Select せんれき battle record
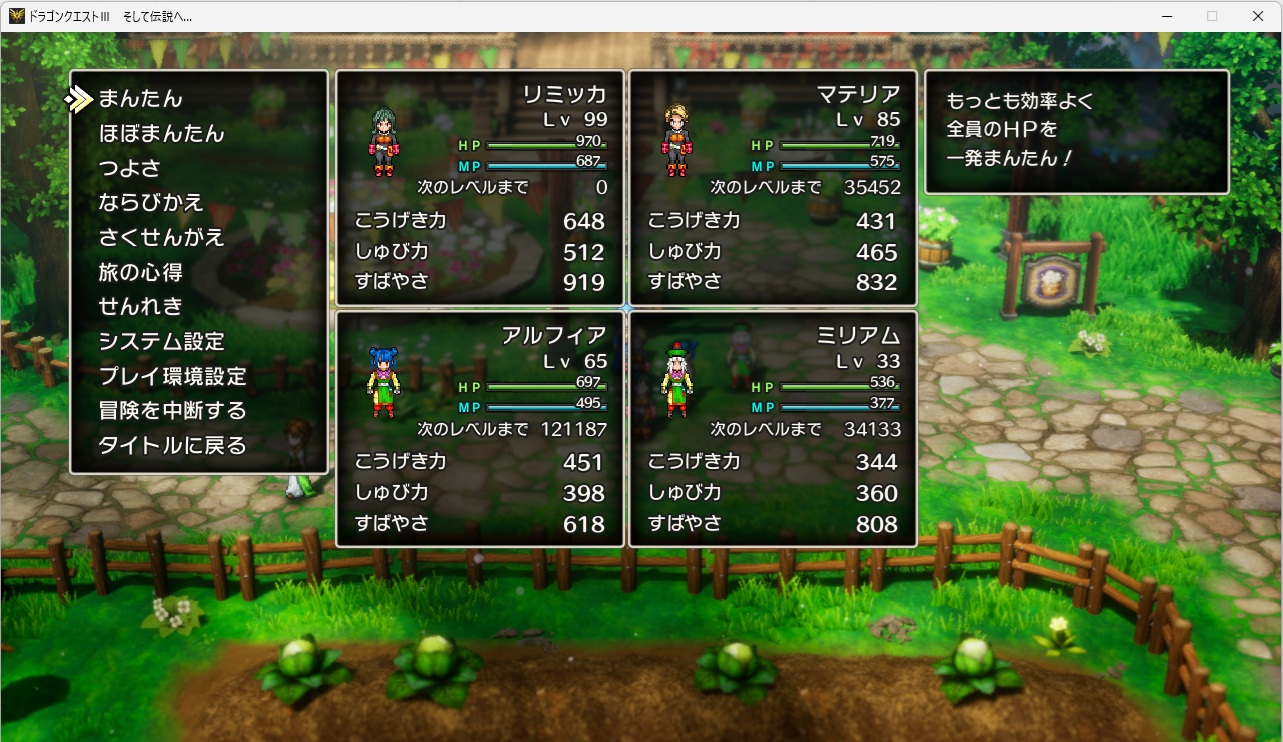Image resolution: width=1283 pixels, height=742 pixels. coord(140,306)
